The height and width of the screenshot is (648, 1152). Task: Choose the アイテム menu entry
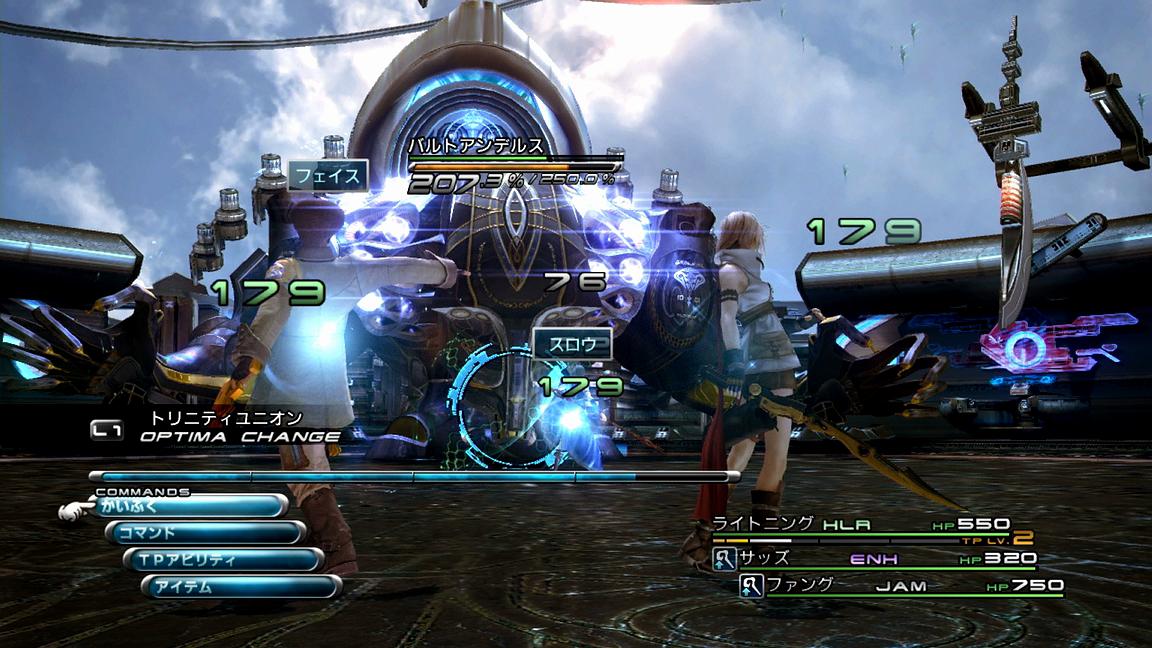[x=241, y=587]
